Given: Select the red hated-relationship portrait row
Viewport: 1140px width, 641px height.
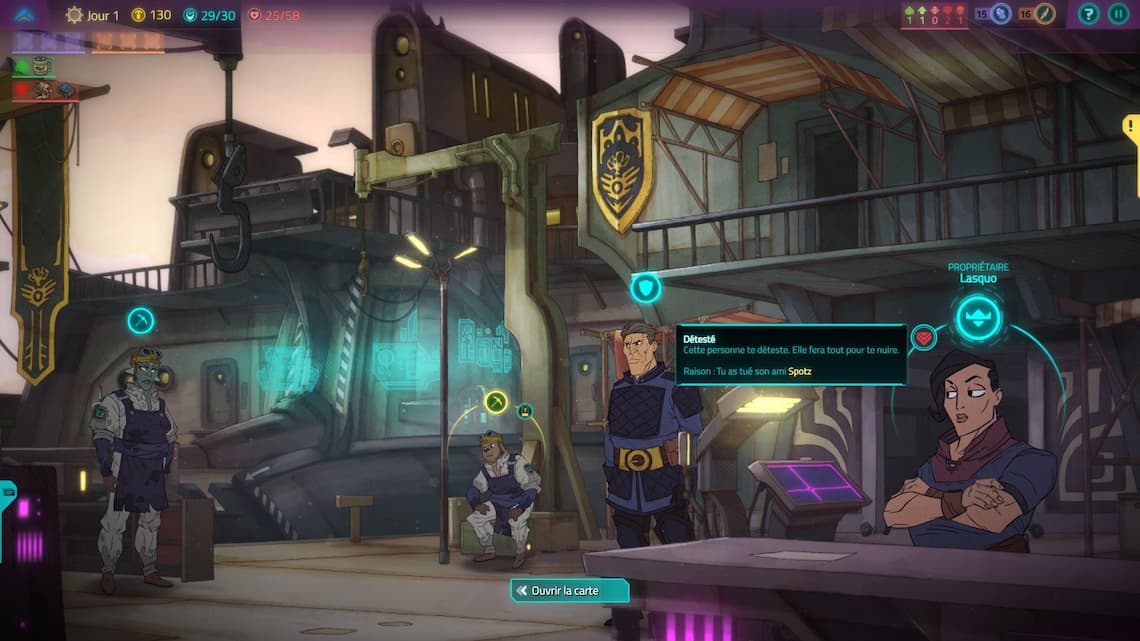Looking at the screenshot, I should [x=46, y=90].
